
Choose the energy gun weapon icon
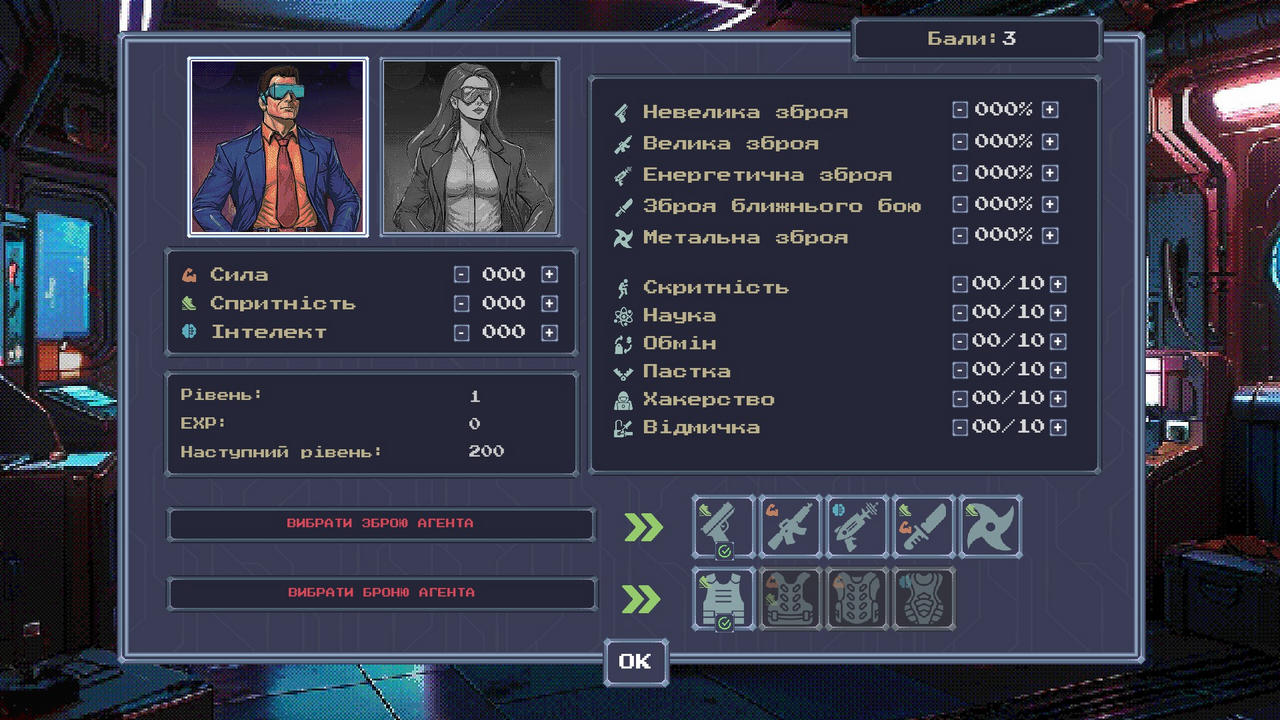pyautogui.click(x=857, y=526)
